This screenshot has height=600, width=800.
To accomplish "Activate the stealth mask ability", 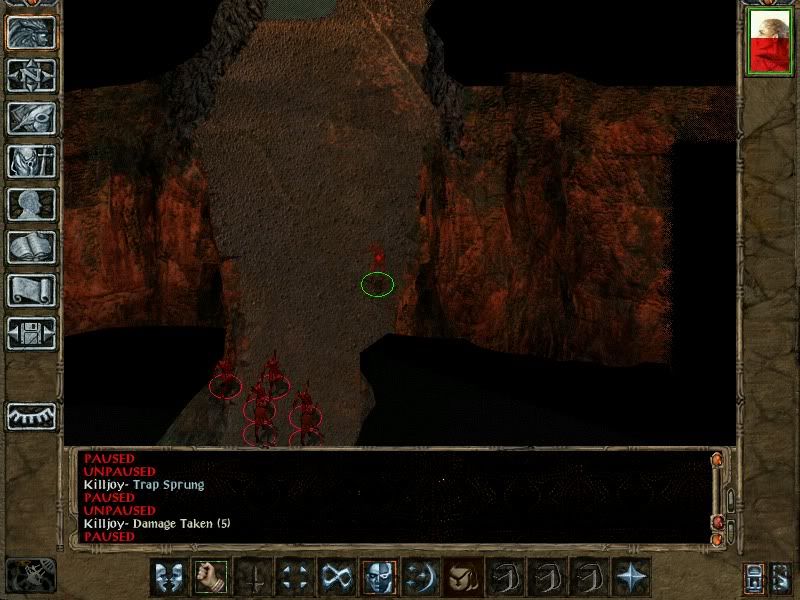I will pos(377,577).
